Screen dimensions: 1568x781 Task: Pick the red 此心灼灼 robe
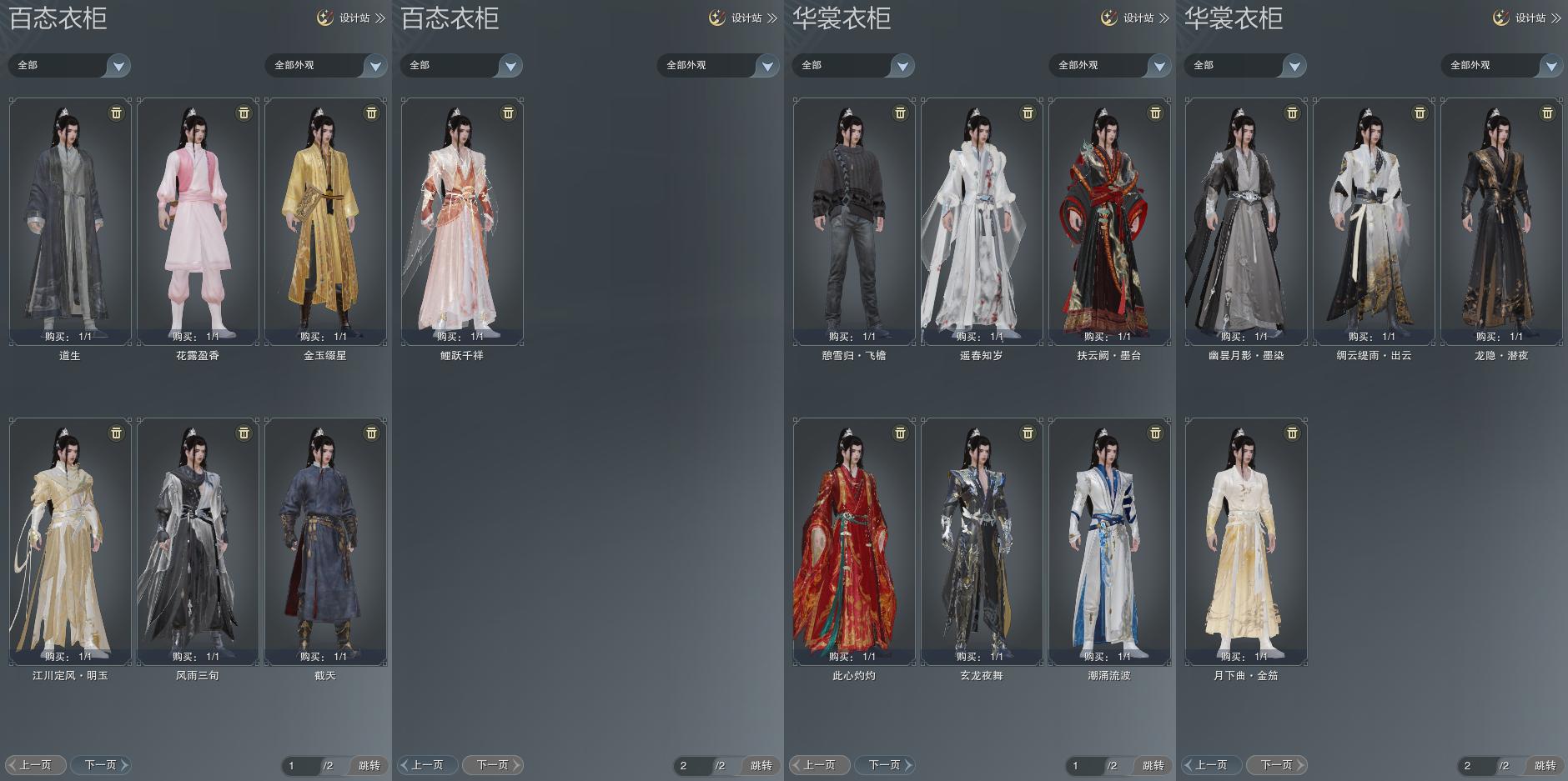coord(854,542)
